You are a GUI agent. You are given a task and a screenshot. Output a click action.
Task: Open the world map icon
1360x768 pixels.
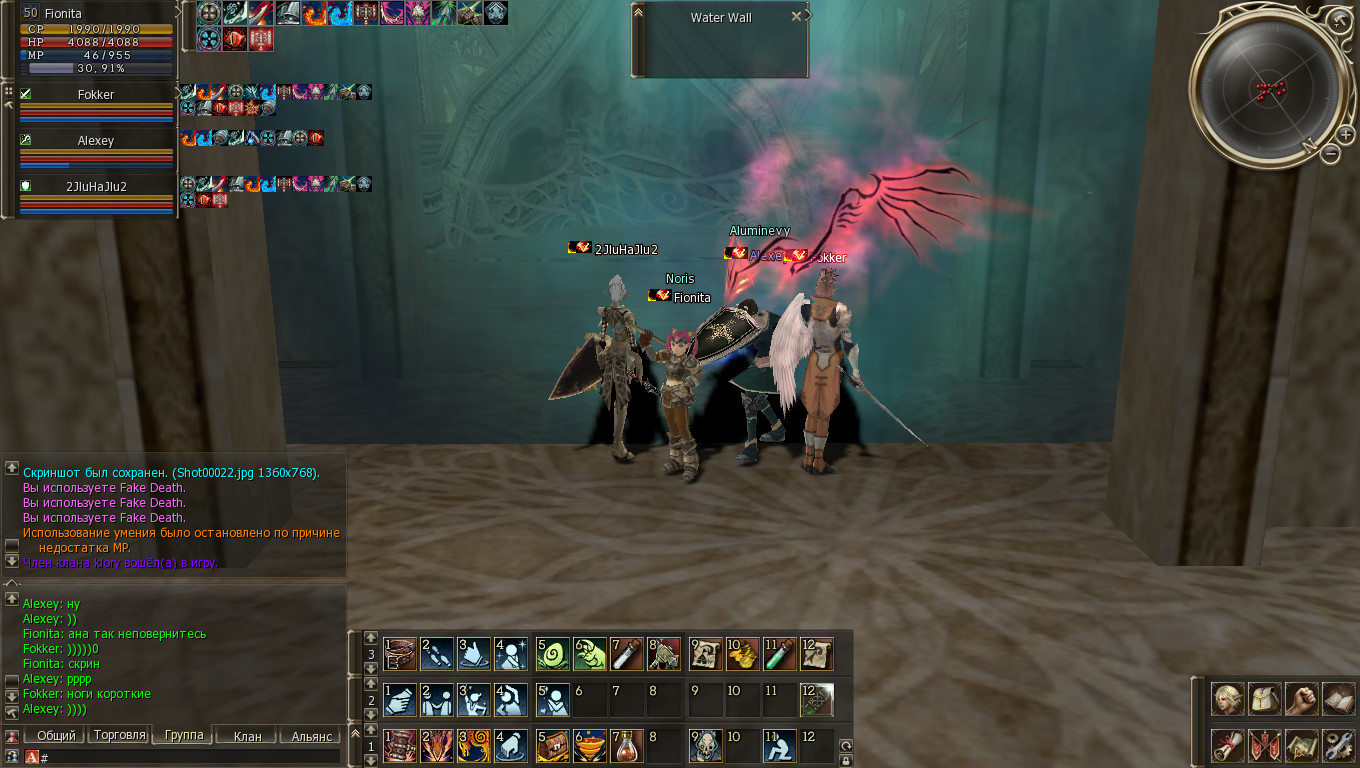point(1301,745)
